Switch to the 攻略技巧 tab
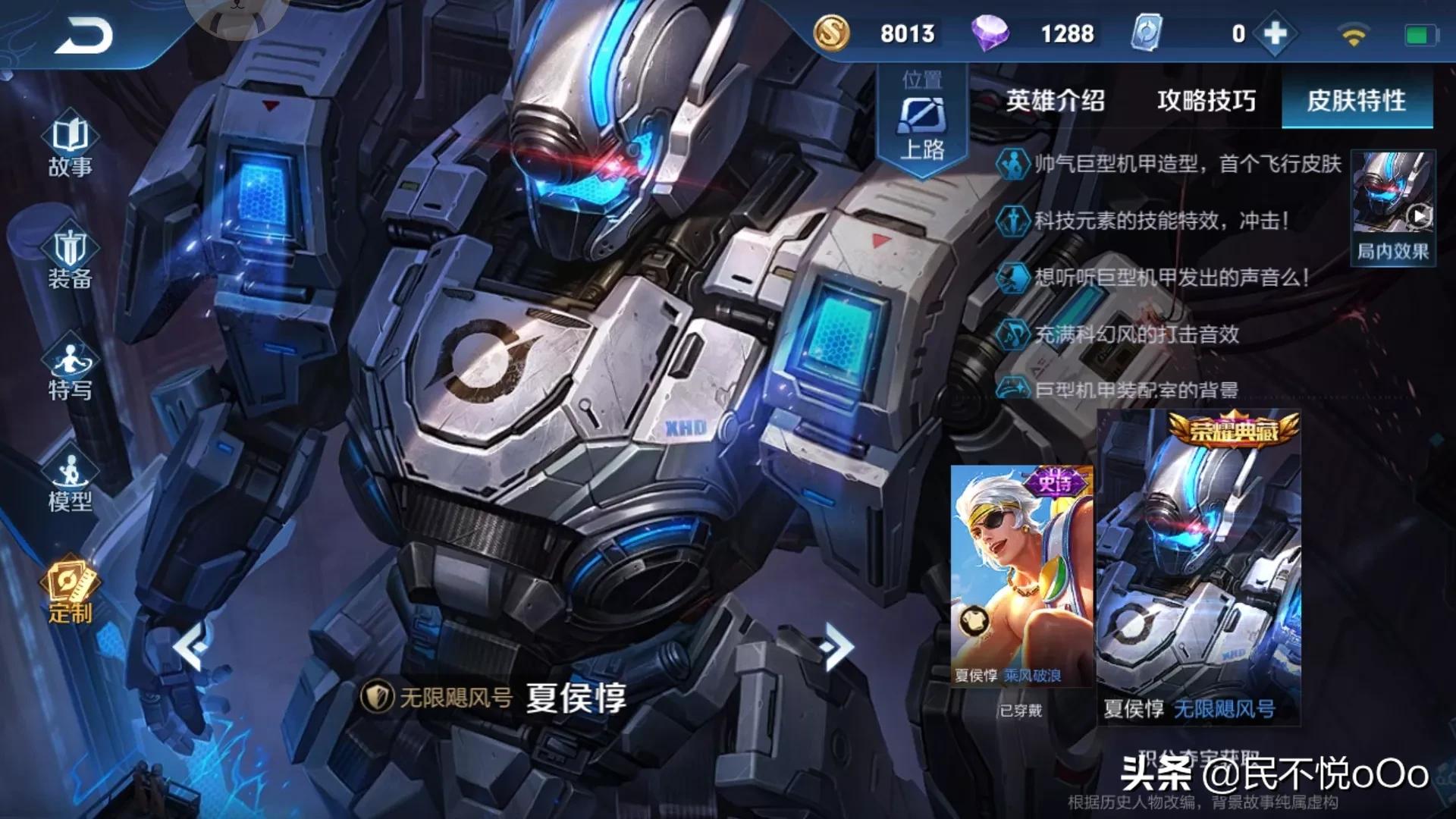Screen dimensions: 1456x819 1206,101
